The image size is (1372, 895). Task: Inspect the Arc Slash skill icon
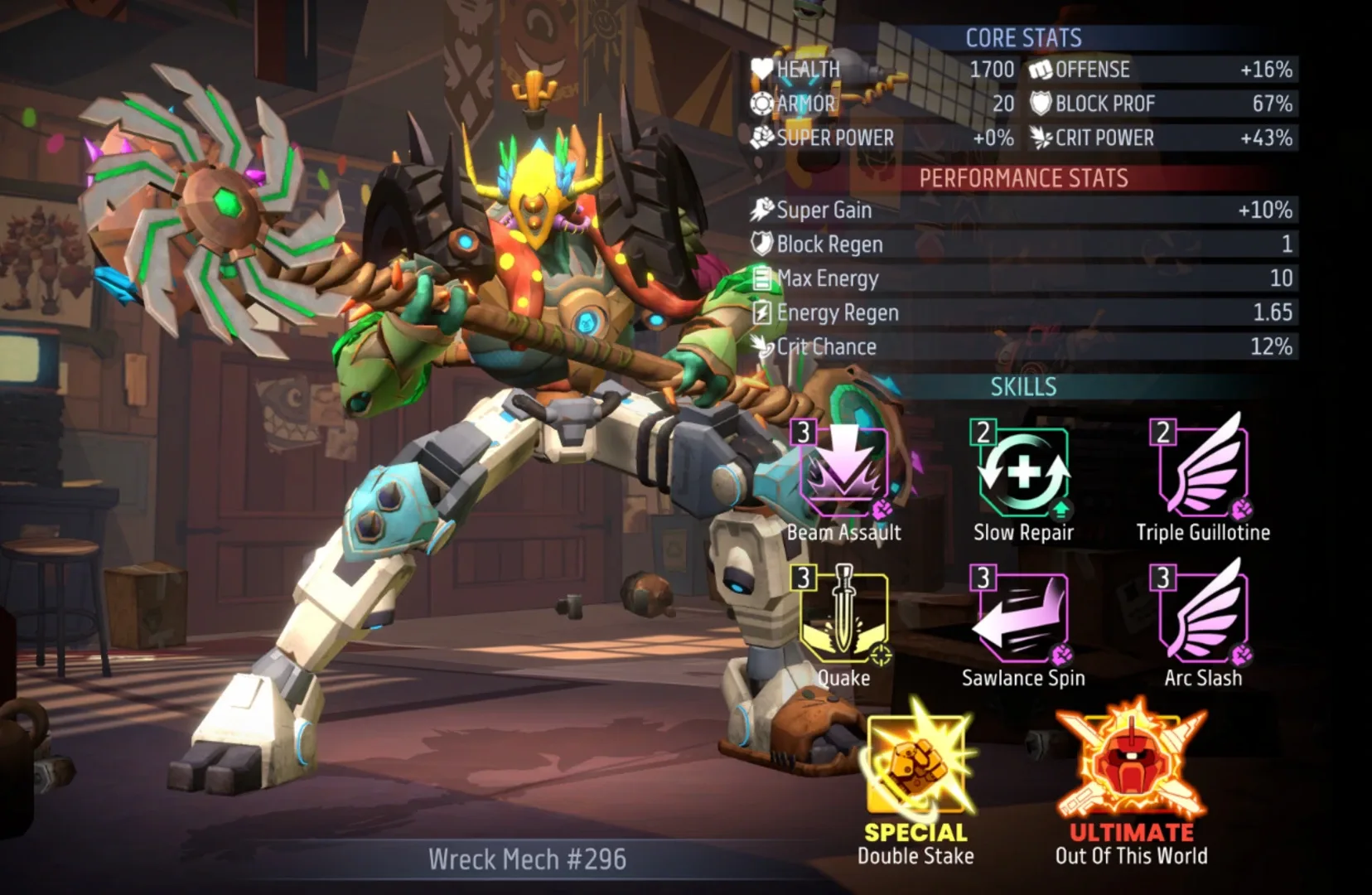(1203, 617)
